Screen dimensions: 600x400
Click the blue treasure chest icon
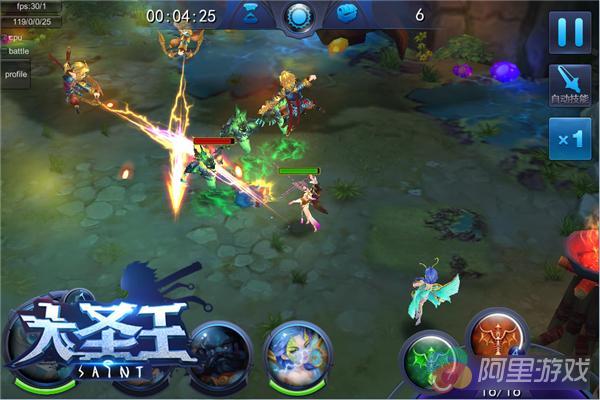(x=347, y=14)
